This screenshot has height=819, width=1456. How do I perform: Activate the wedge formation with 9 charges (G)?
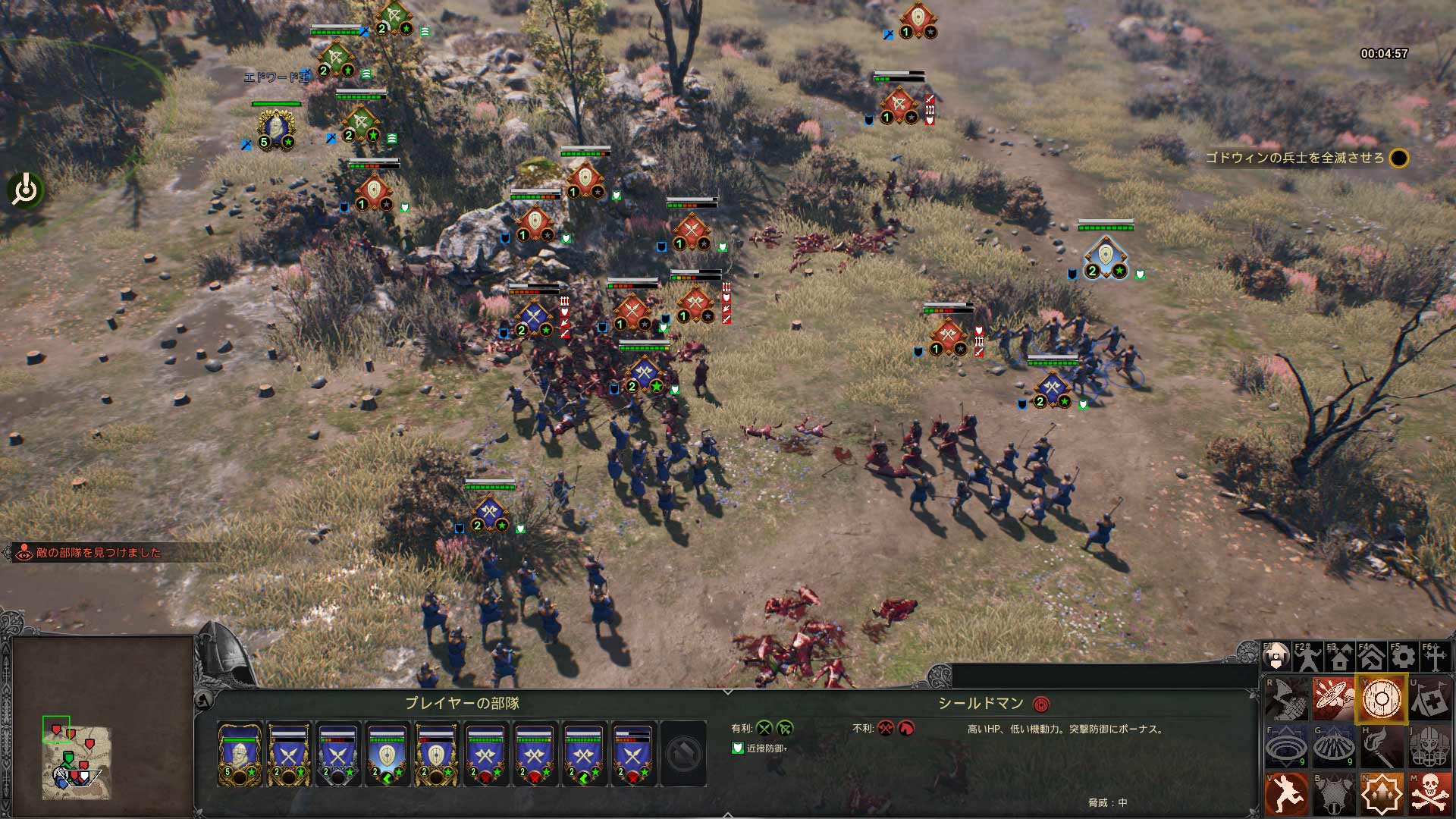(x=1334, y=746)
